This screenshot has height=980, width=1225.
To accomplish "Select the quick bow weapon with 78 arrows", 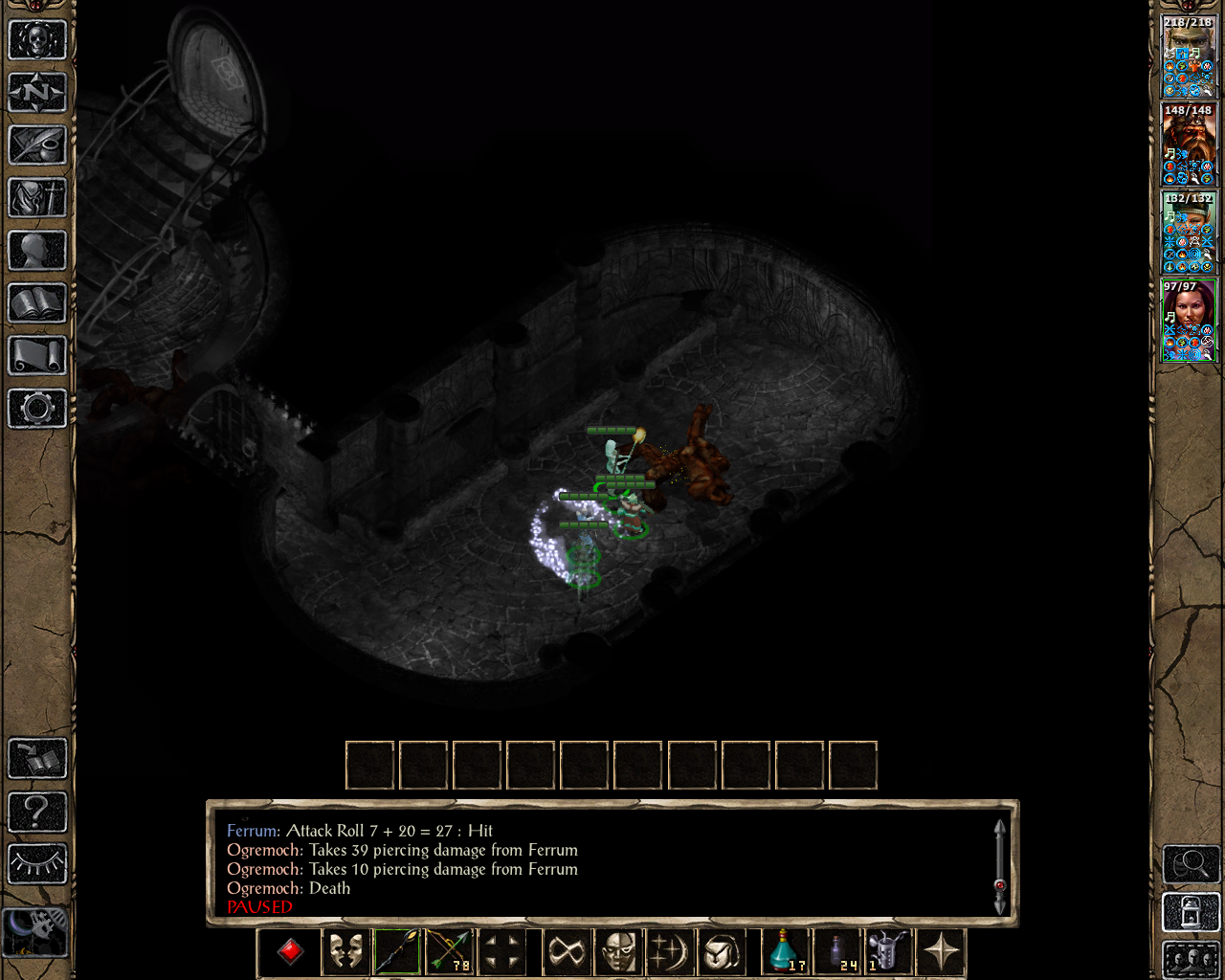I will coord(450,950).
